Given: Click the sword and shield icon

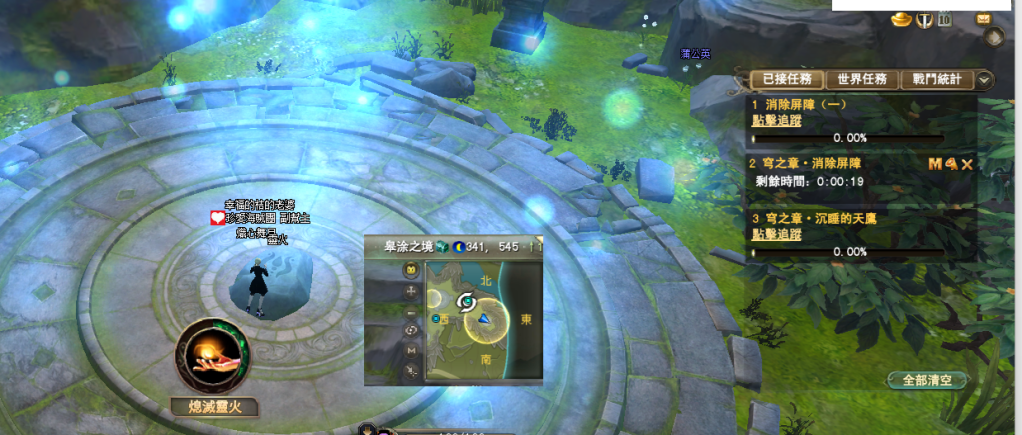Looking at the screenshot, I should [923, 19].
